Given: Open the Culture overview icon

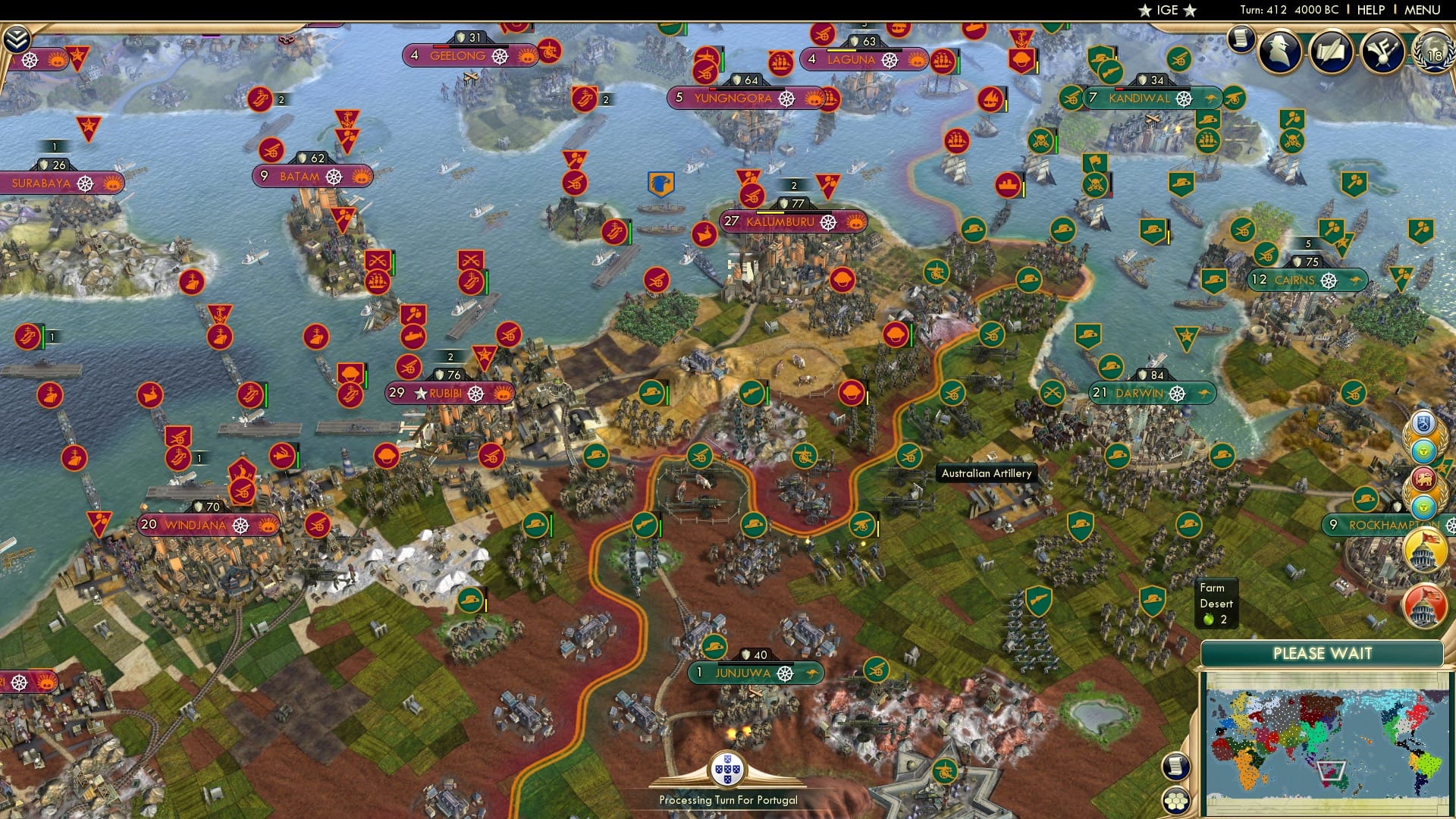Looking at the screenshot, I should pos(1384,52).
